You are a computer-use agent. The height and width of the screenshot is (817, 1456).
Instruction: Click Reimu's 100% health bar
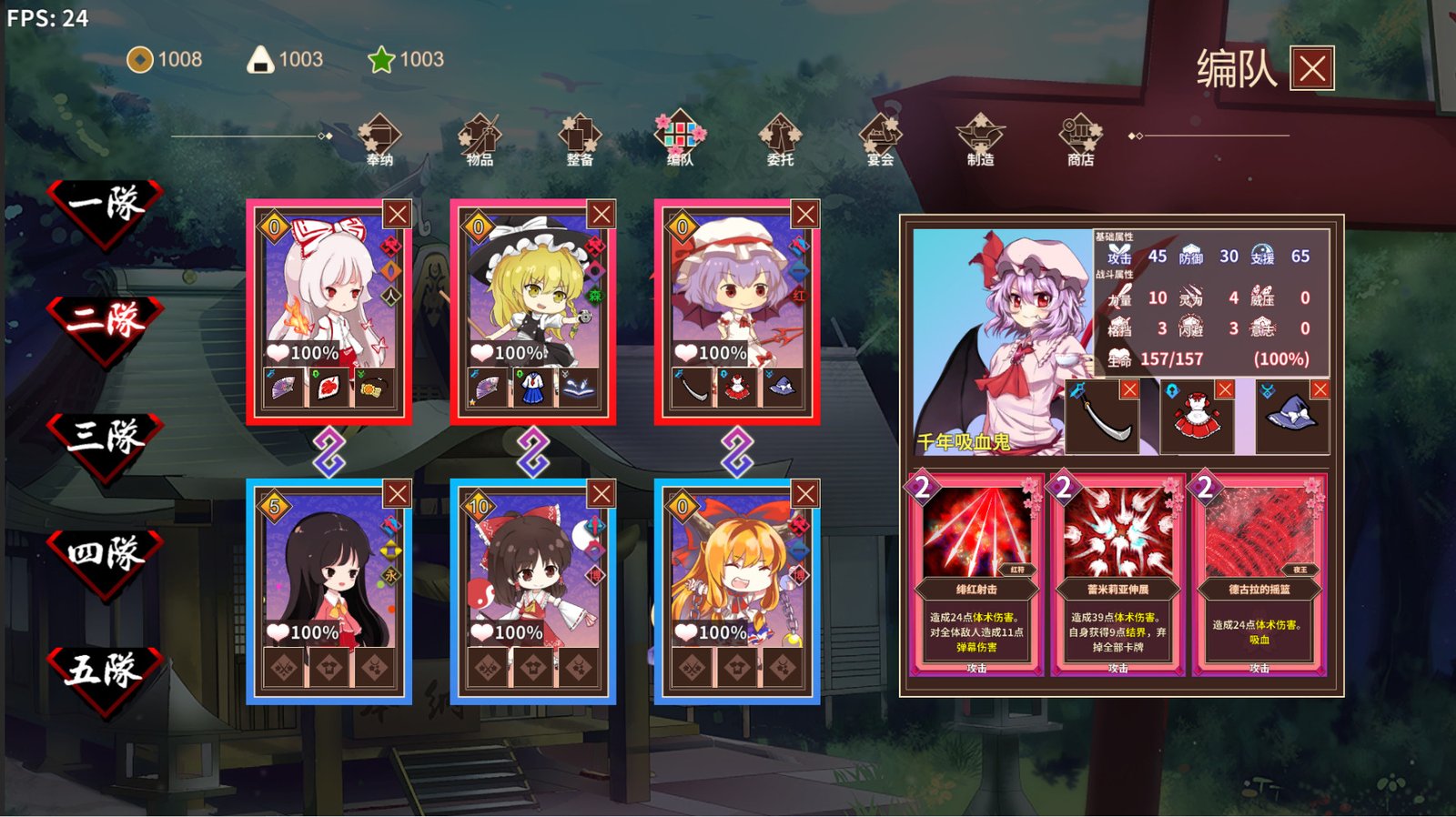[x=515, y=630]
